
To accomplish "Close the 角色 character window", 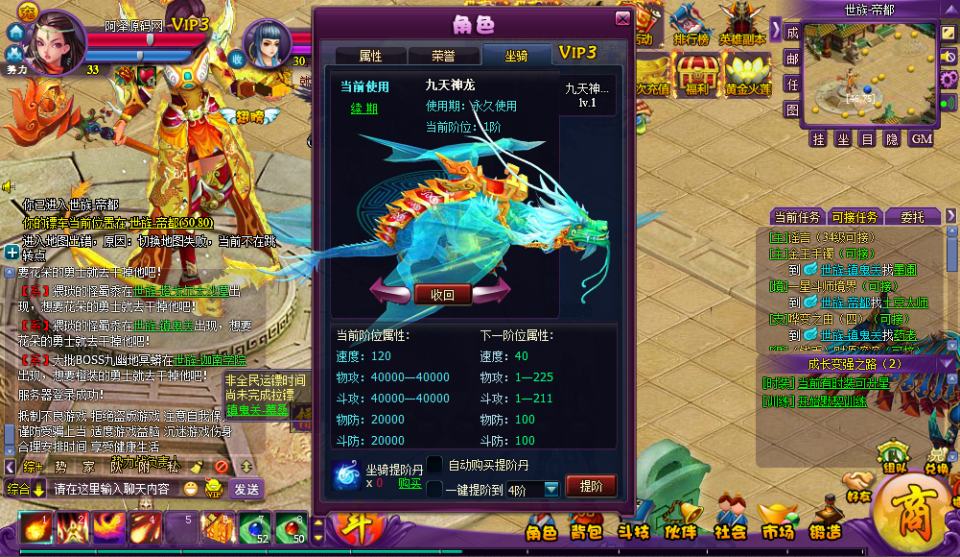I will click(623, 18).
